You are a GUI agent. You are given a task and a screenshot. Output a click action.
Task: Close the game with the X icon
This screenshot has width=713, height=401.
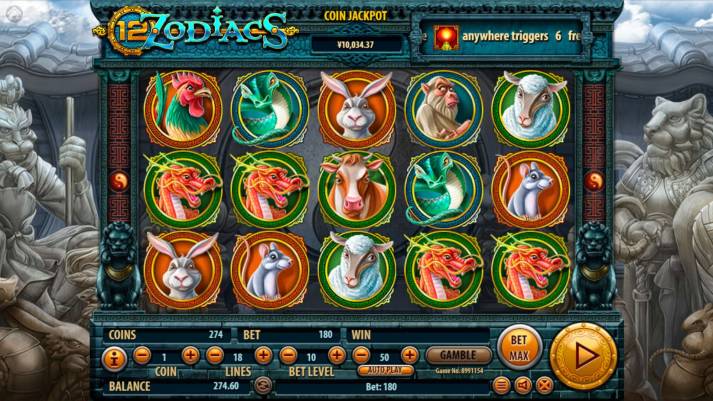point(544,384)
